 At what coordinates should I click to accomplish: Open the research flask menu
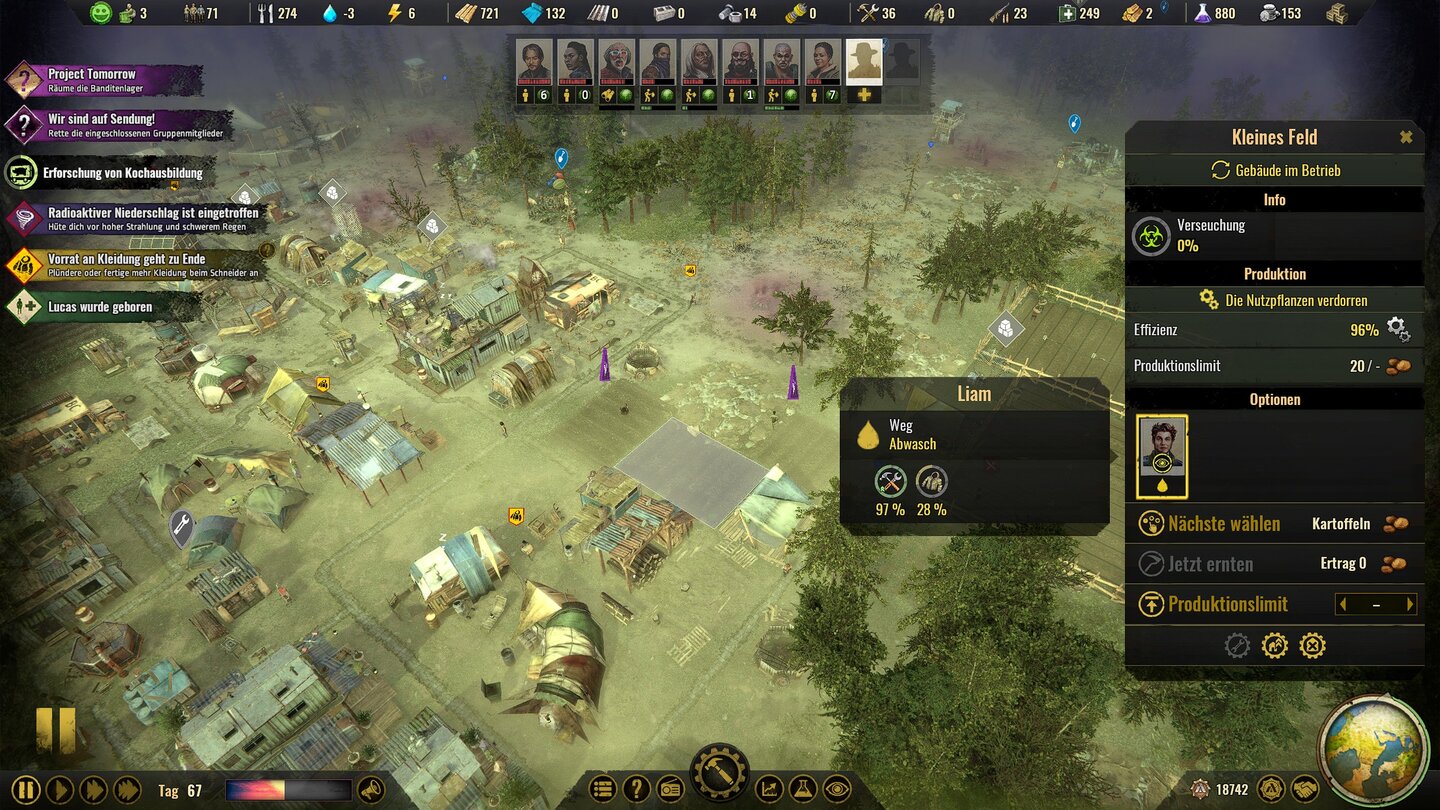pos(802,789)
